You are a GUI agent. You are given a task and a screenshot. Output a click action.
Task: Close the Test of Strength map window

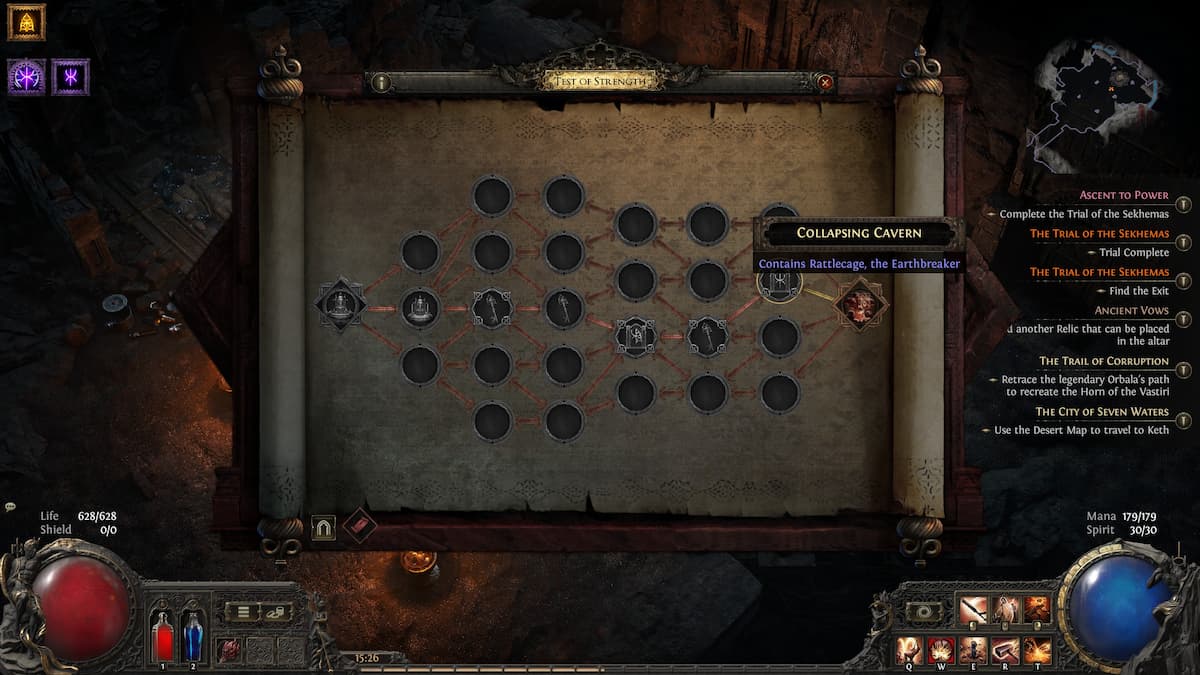[825, 83]
